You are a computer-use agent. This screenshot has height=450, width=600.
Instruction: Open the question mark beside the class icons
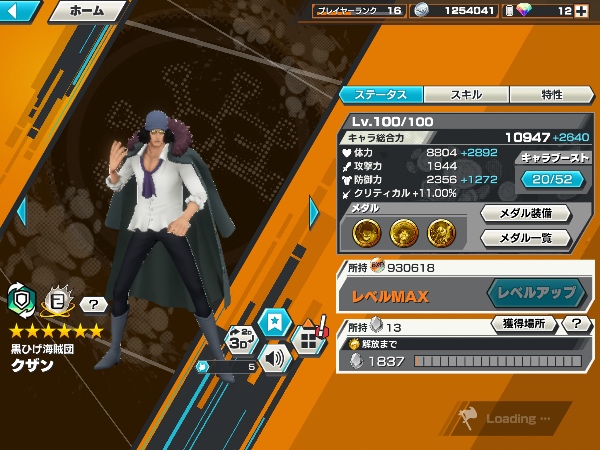[93, 305]
